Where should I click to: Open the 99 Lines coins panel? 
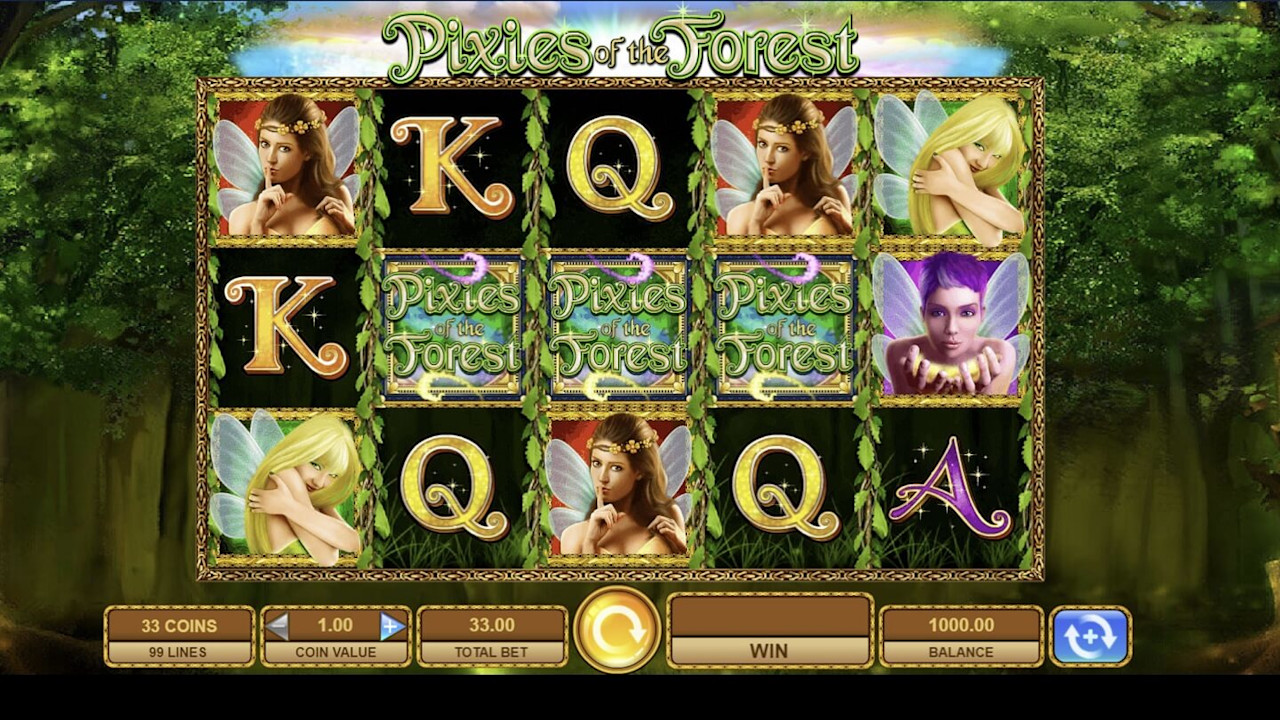[179, 637]
